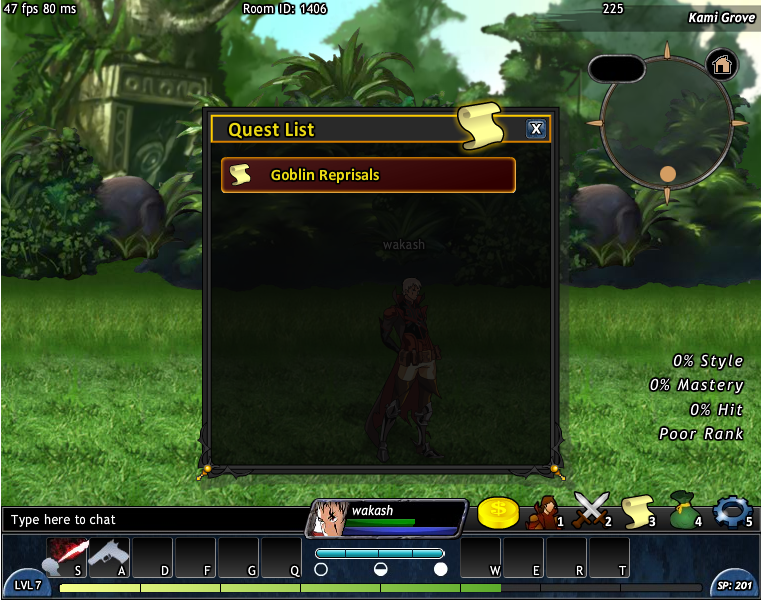Viewport: 762px width, 600px height.
Task: Open settings with the gear icon
Action: 731,511
